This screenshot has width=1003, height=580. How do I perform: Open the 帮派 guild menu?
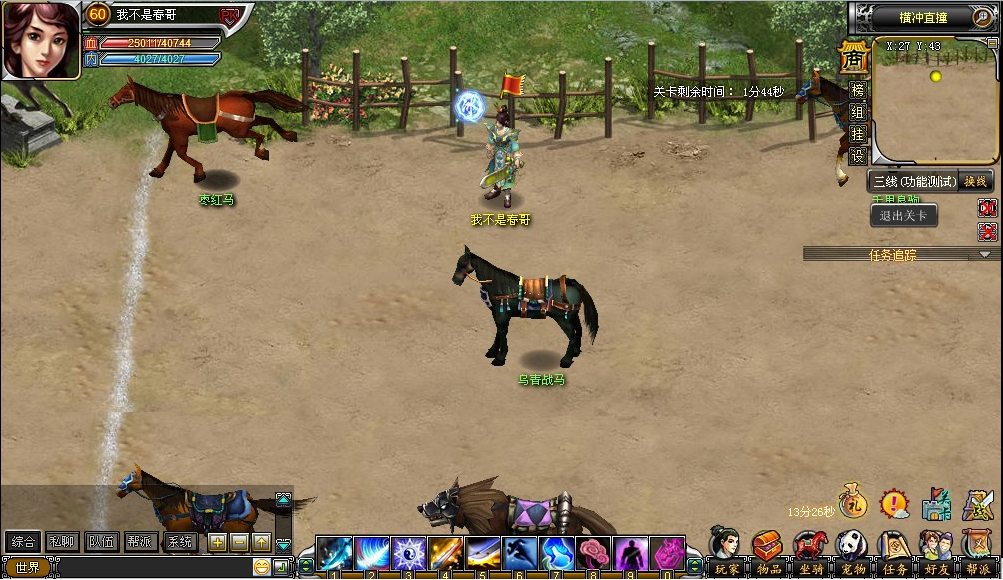pos(978,551)
